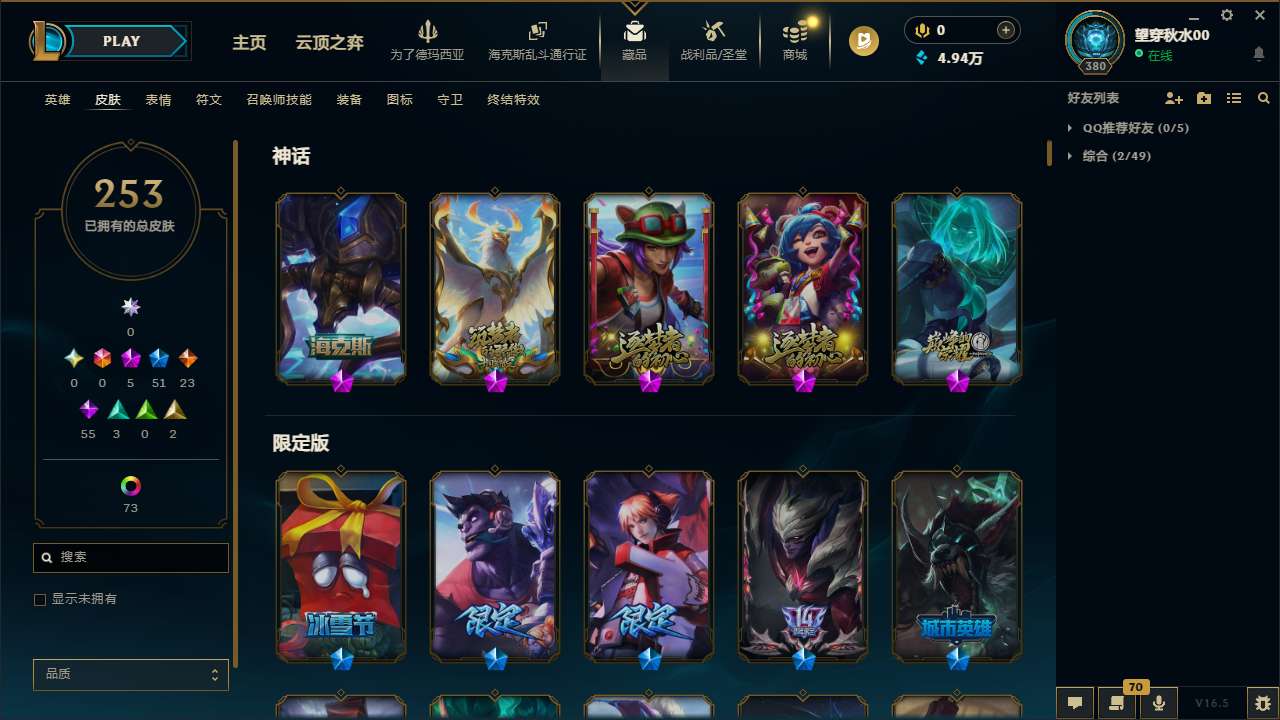
Task: Click the chroma color wheel above 73
Action: coord(130,487)
